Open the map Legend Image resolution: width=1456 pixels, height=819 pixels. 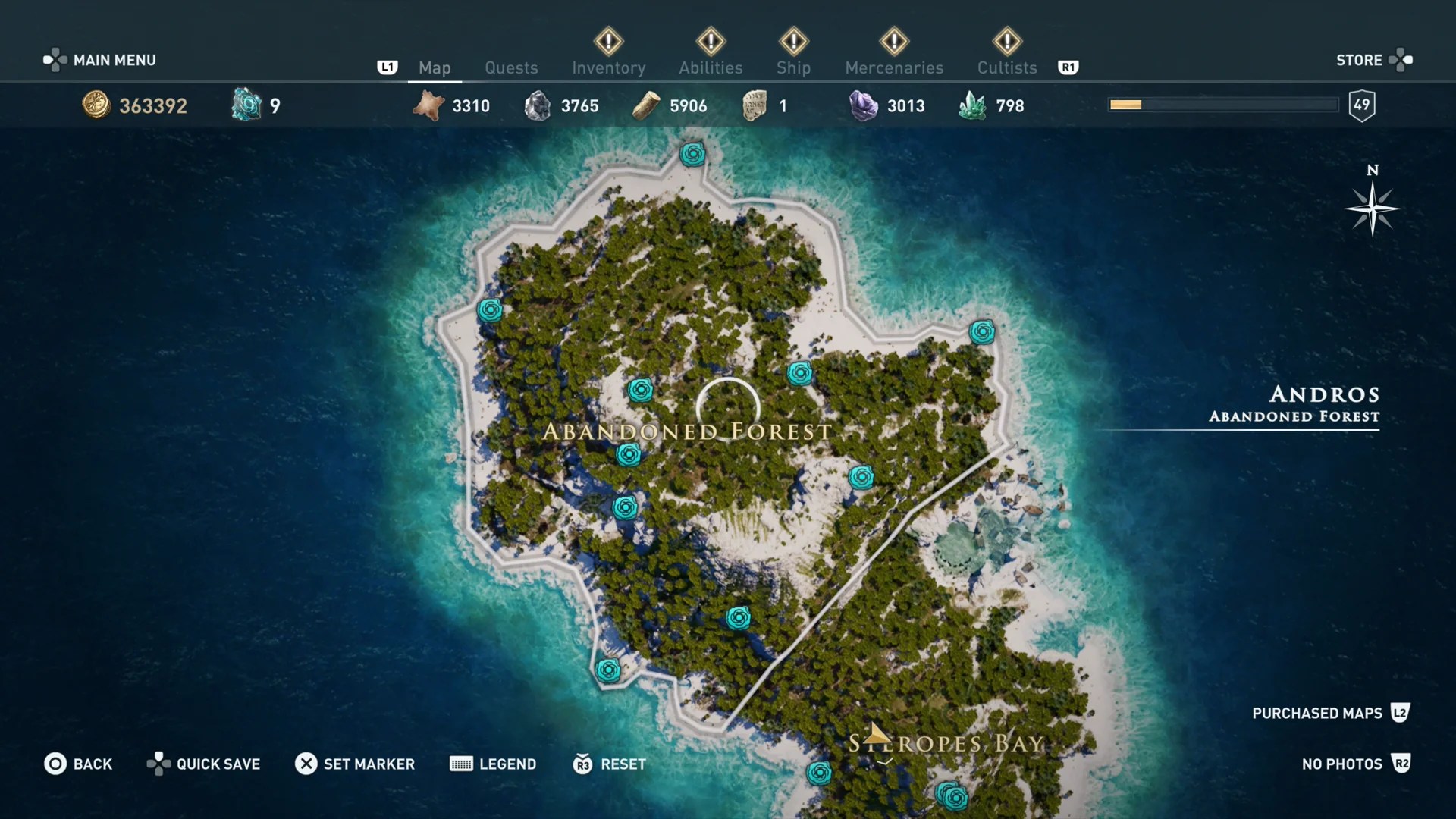tap(493, 764)
